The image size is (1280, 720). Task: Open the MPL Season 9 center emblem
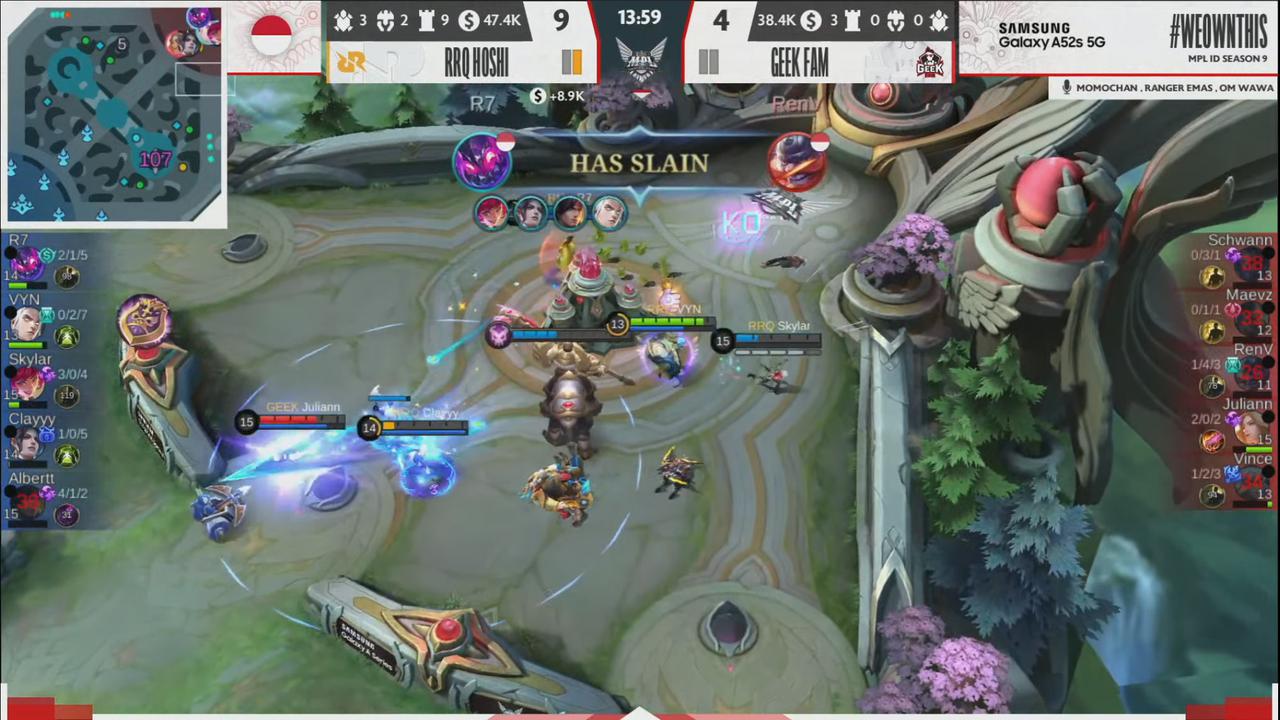(640, 58)
